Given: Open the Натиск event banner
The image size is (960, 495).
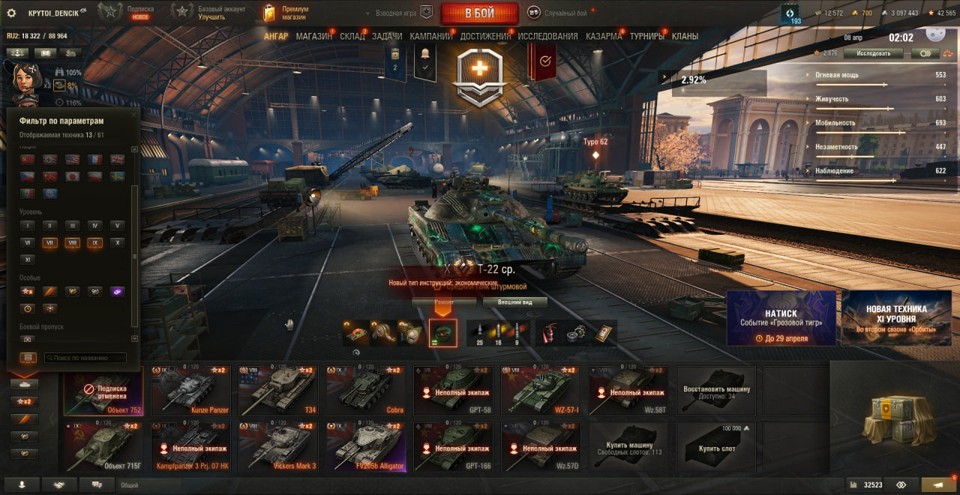Looking at the screenshot, I should (x=780, y=318).
